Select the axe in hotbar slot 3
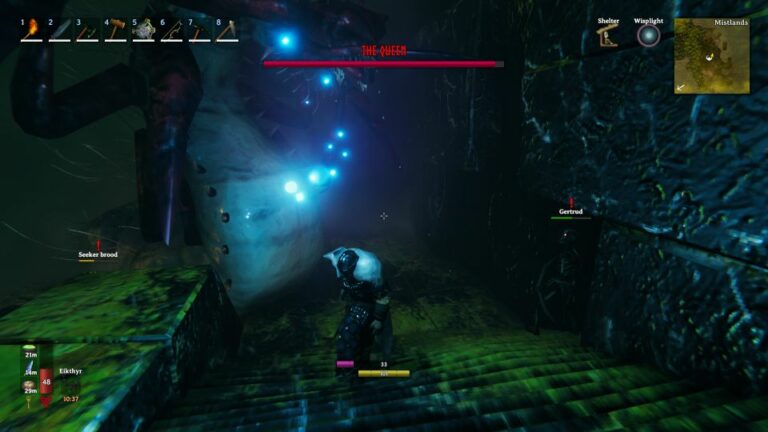 coord(88,30)
